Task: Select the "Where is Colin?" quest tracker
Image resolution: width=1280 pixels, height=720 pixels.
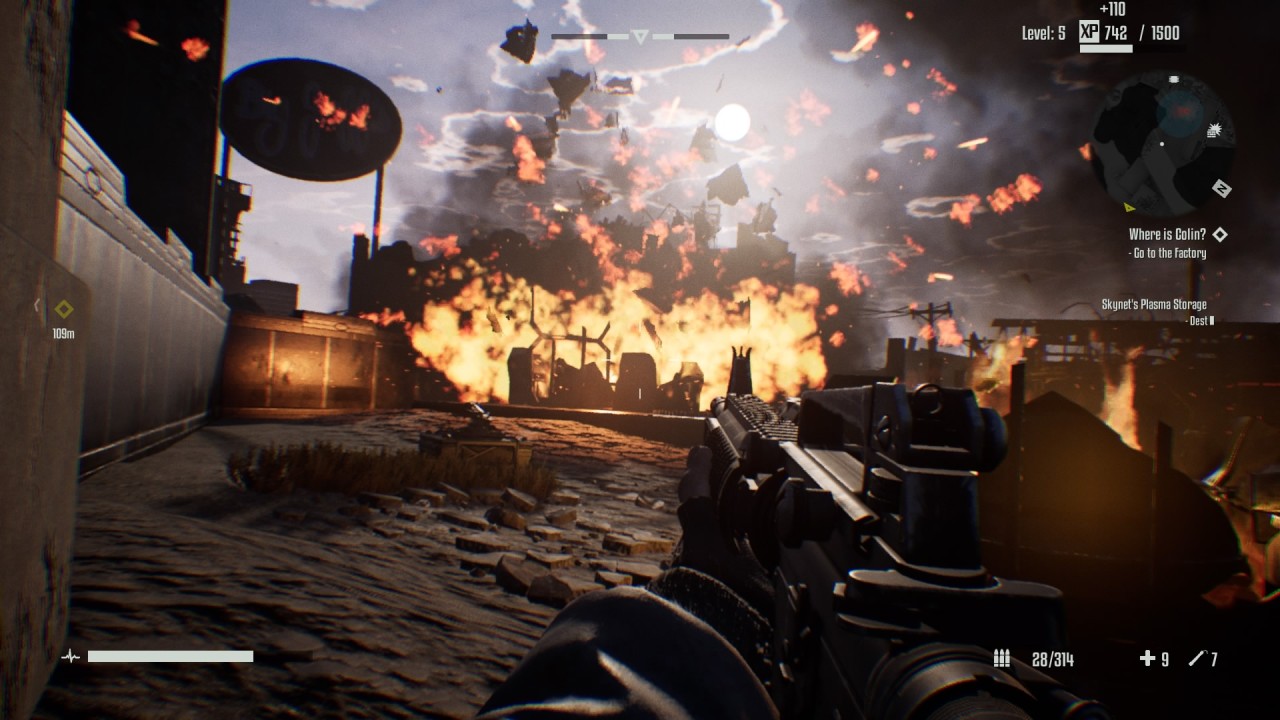Action: click(1166, 234)
